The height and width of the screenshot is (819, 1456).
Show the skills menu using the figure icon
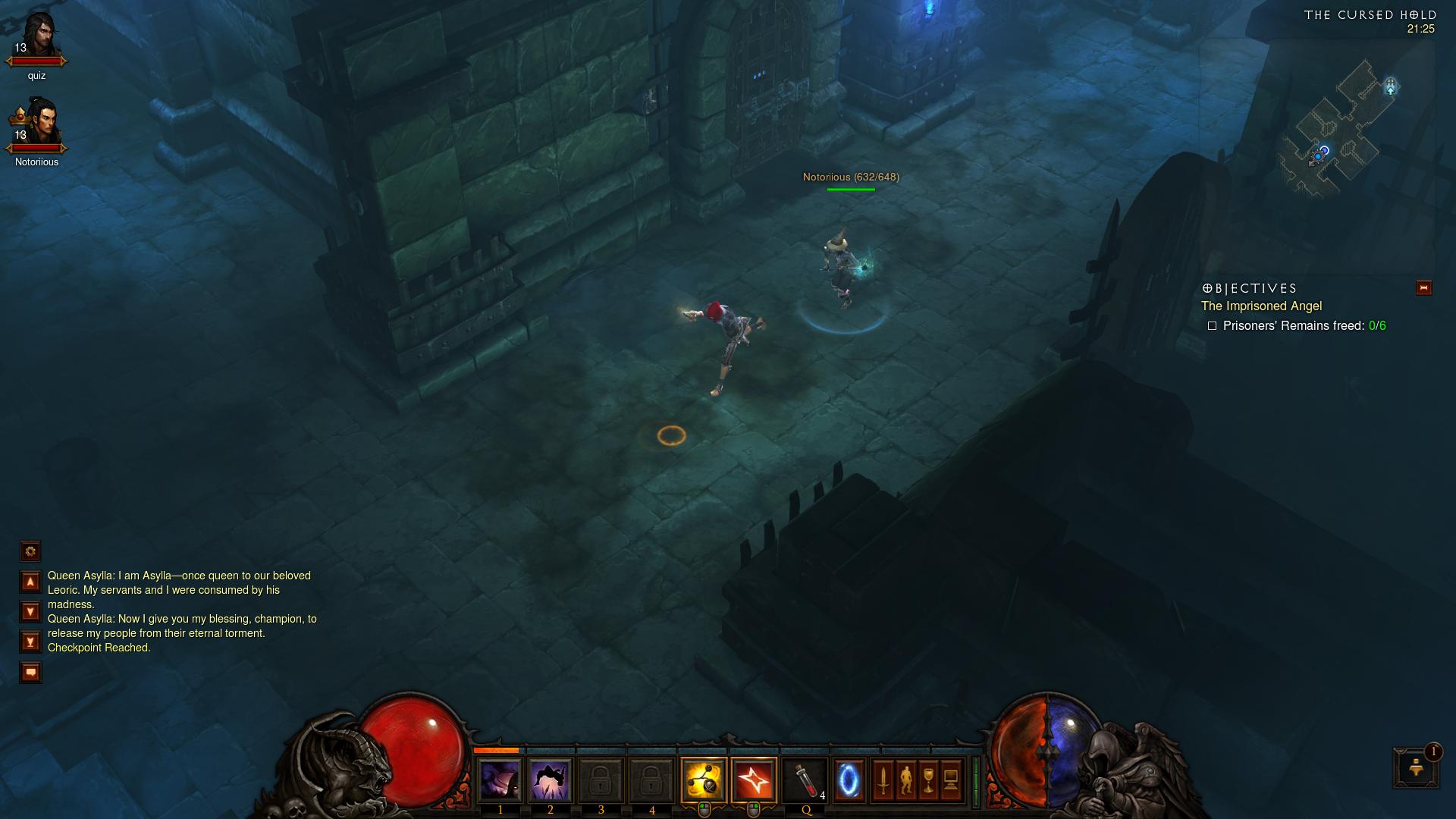905,780
